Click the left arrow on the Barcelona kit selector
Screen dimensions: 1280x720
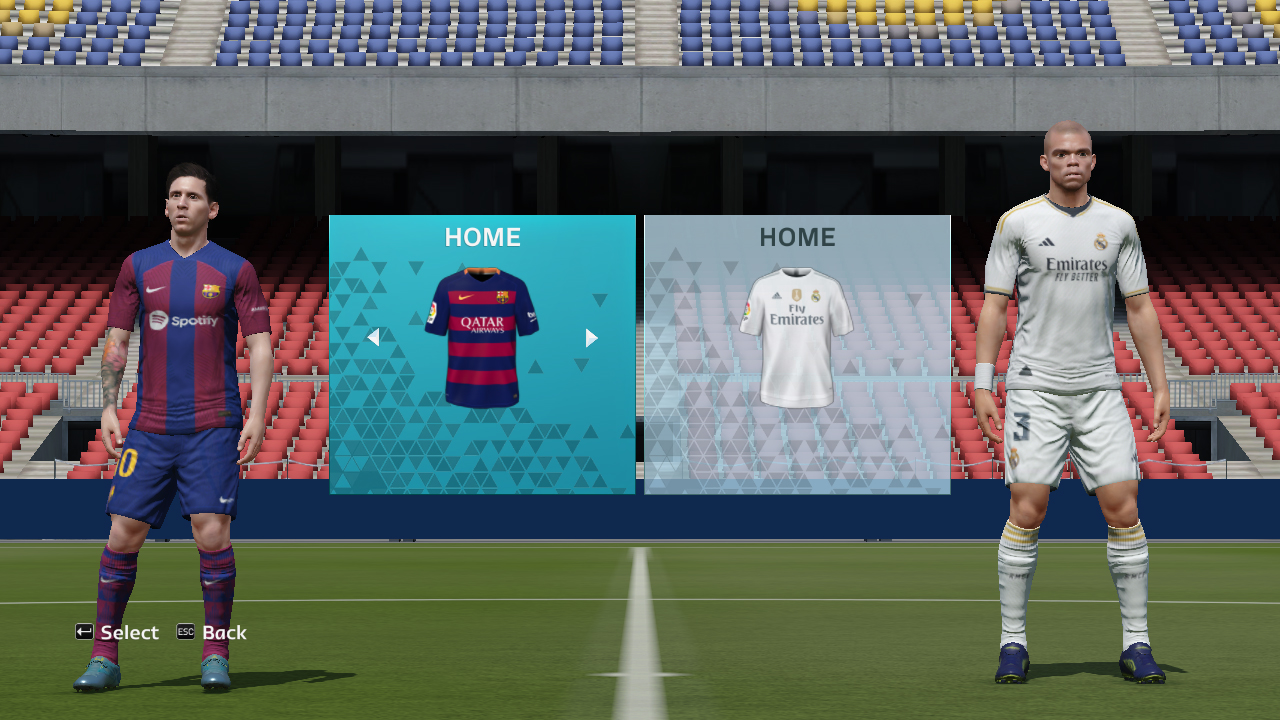click(373, 337)
